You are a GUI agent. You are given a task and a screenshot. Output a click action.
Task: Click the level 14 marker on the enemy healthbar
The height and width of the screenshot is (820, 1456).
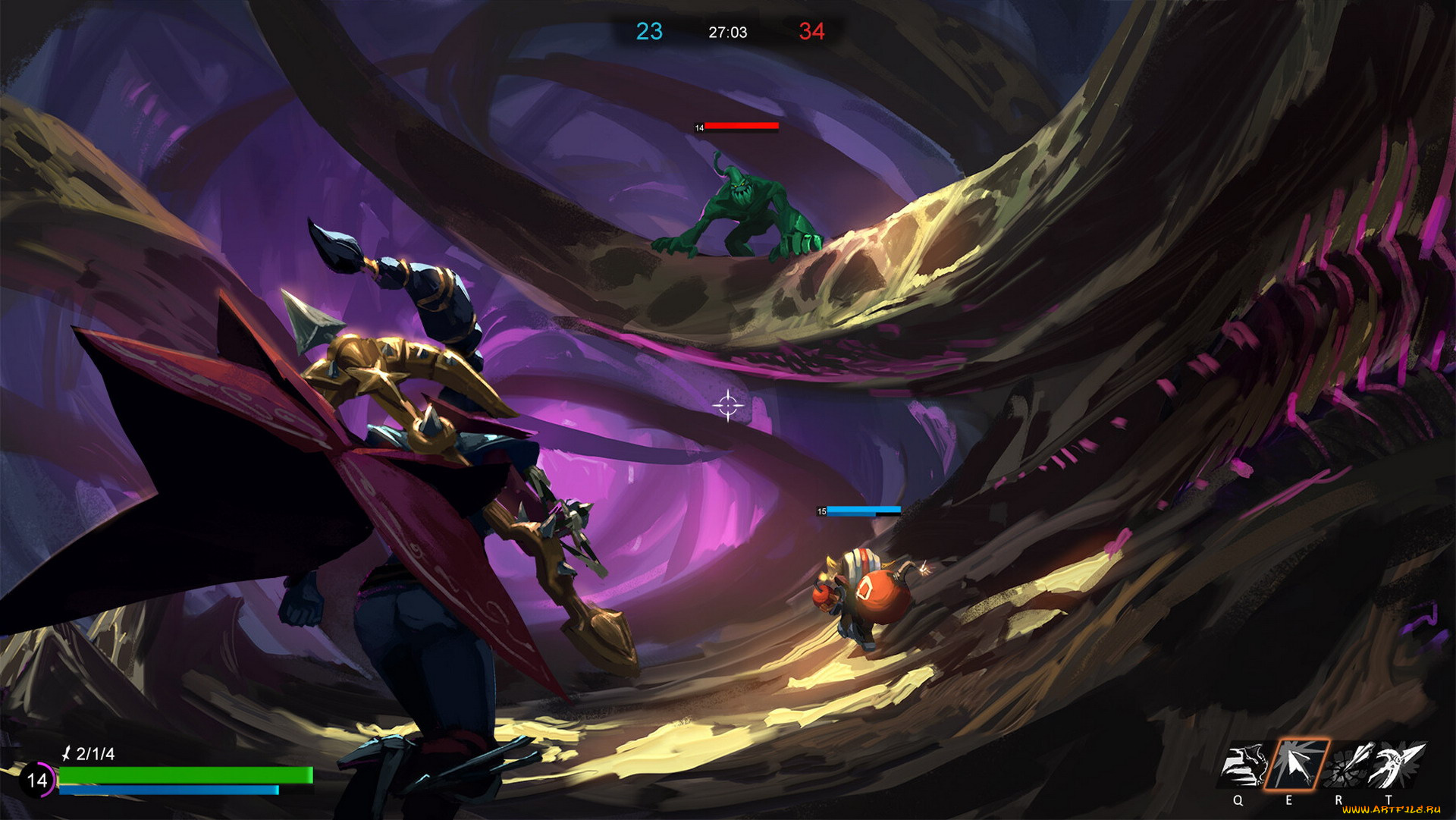coord(700,127)
